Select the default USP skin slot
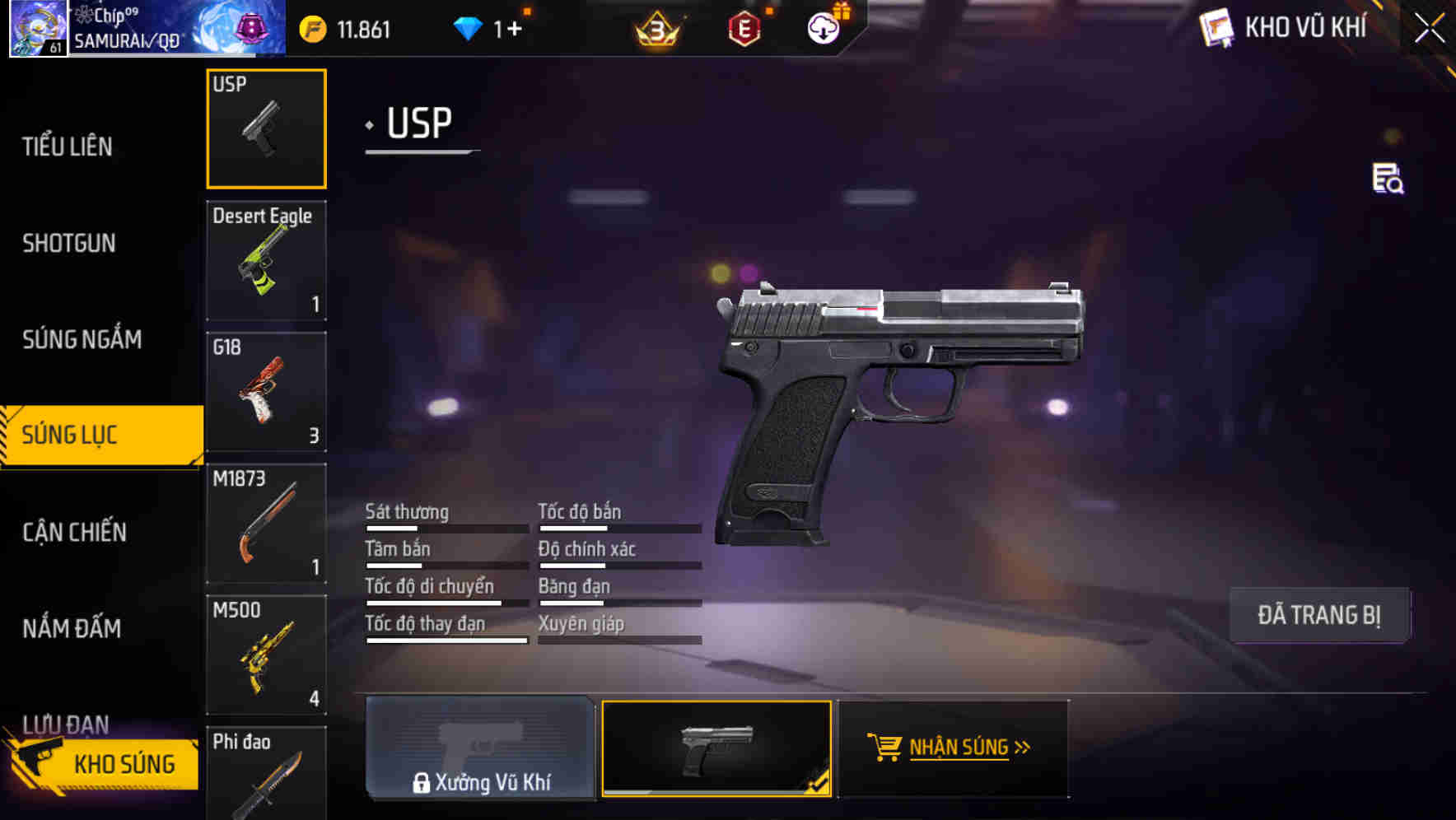This screenshot has width=1456, height=820. pos(717,749)
